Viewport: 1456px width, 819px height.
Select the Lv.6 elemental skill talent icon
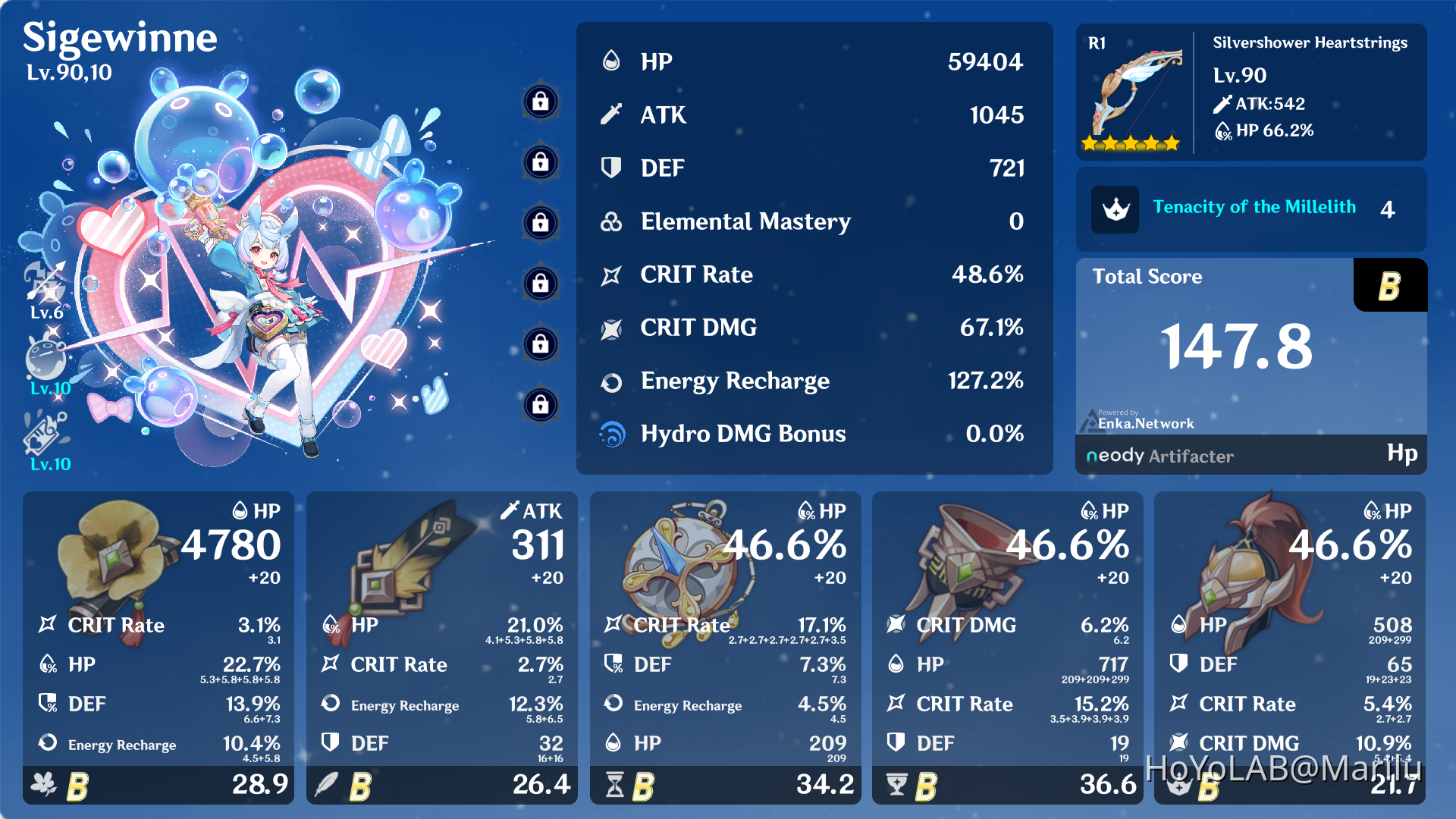tap(47, 283)
